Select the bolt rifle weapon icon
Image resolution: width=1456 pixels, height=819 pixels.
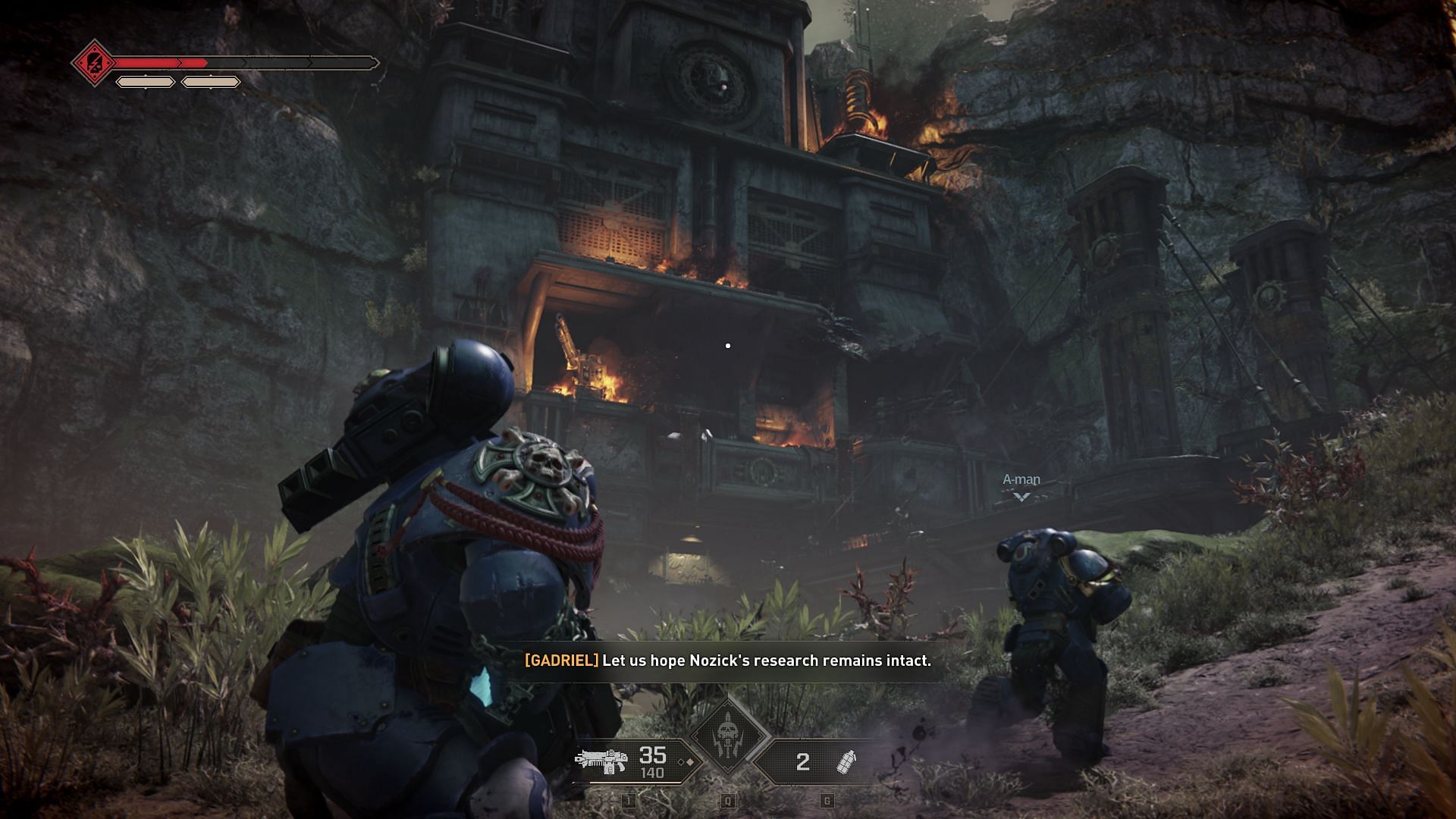[x=601, y=760]
